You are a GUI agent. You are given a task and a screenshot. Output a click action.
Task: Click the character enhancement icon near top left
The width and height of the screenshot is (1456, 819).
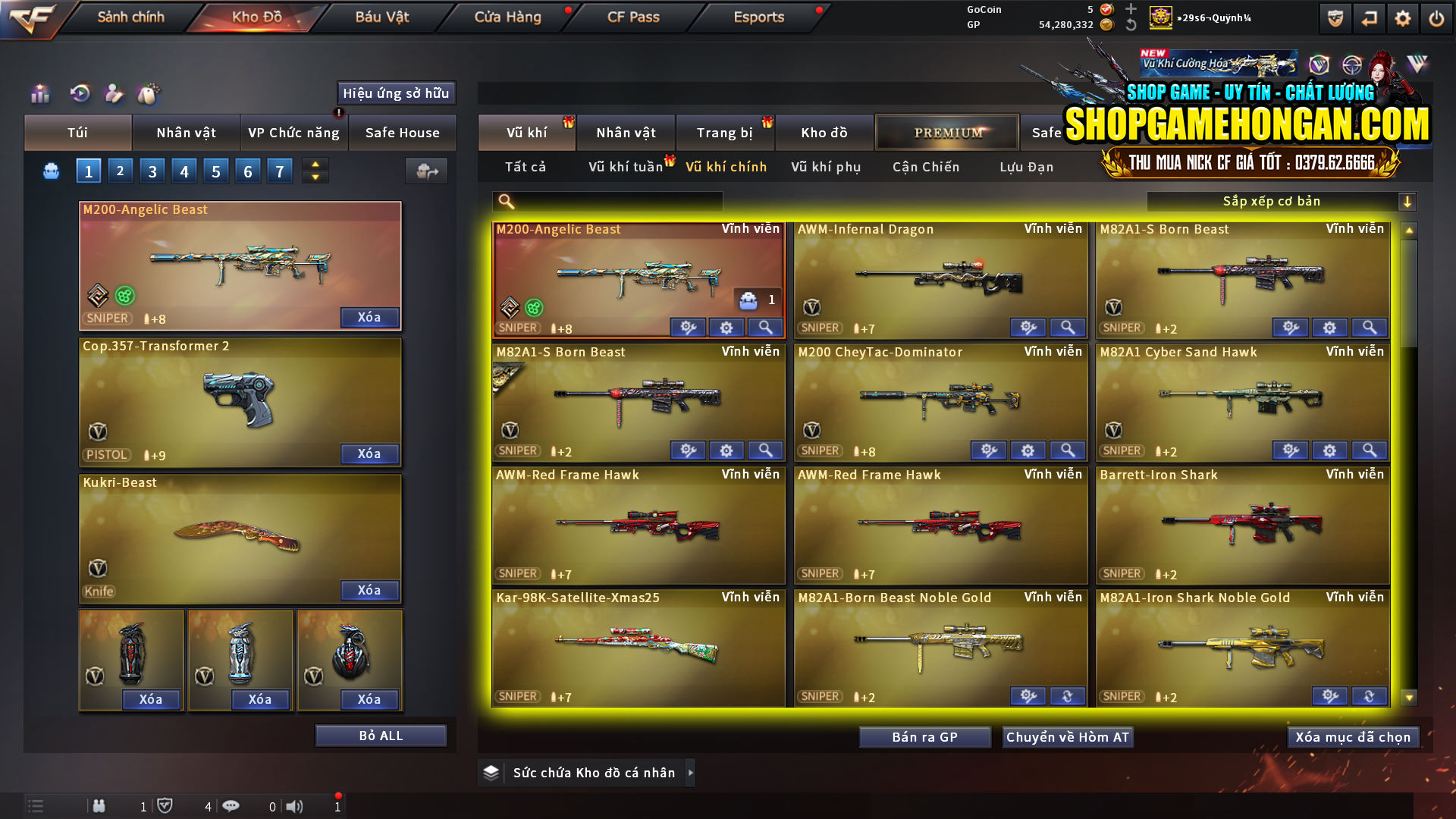[115, 94]
